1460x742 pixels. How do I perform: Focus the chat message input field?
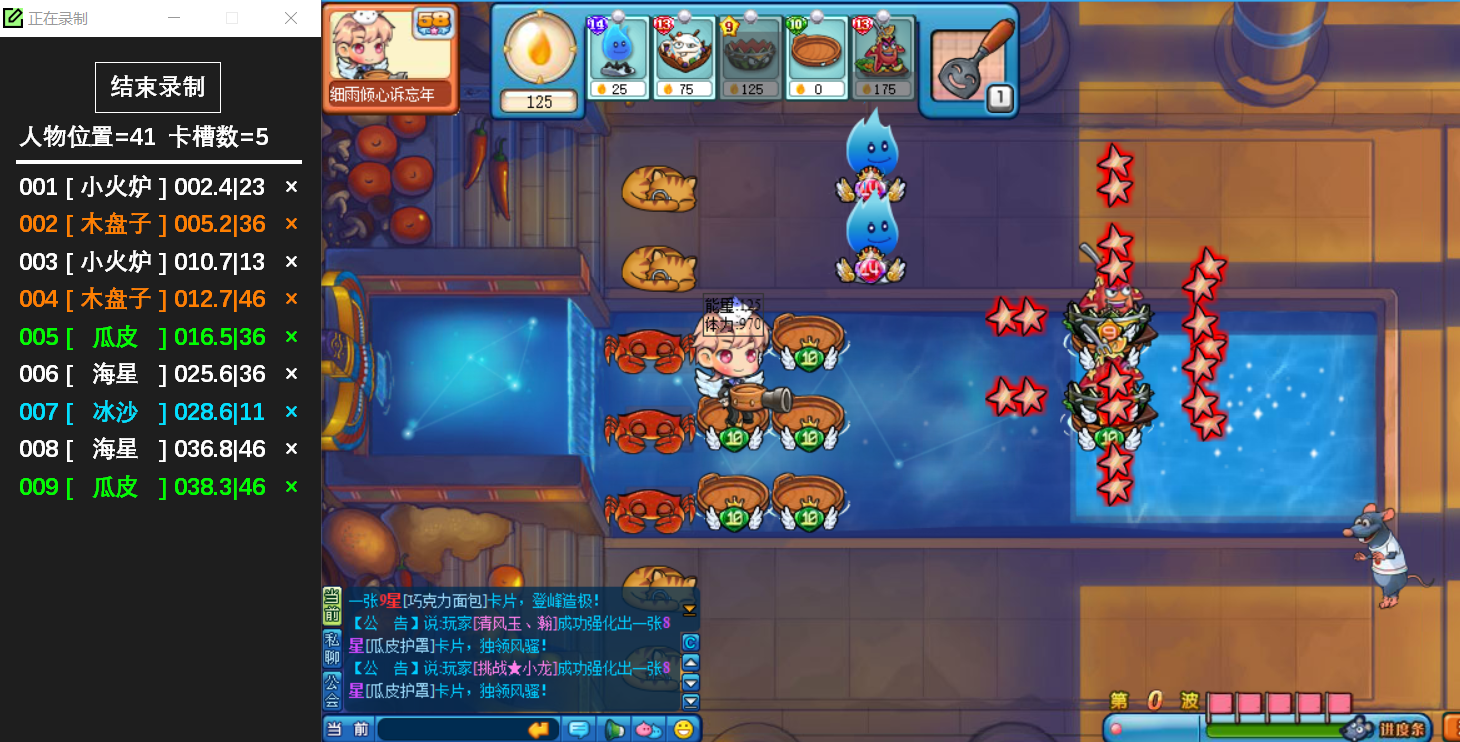click(450, 729)
